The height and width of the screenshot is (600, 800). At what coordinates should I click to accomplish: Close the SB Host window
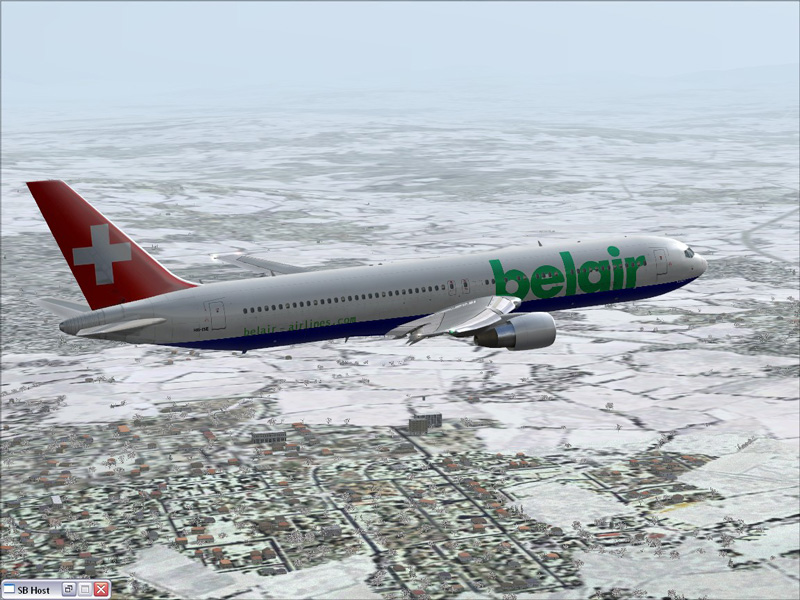tap(101, 590)
